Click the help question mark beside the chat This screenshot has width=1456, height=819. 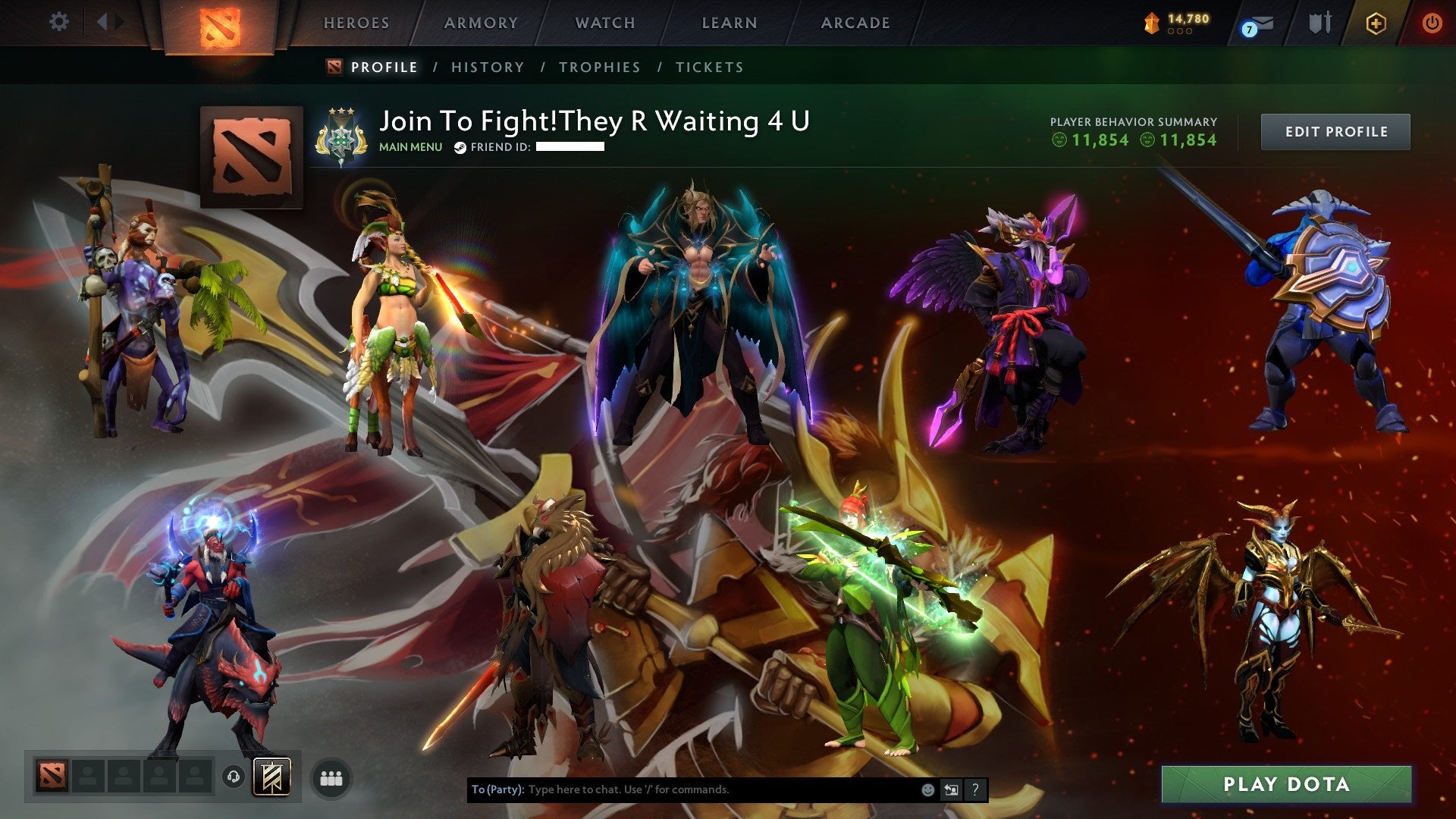coord(974,789)
